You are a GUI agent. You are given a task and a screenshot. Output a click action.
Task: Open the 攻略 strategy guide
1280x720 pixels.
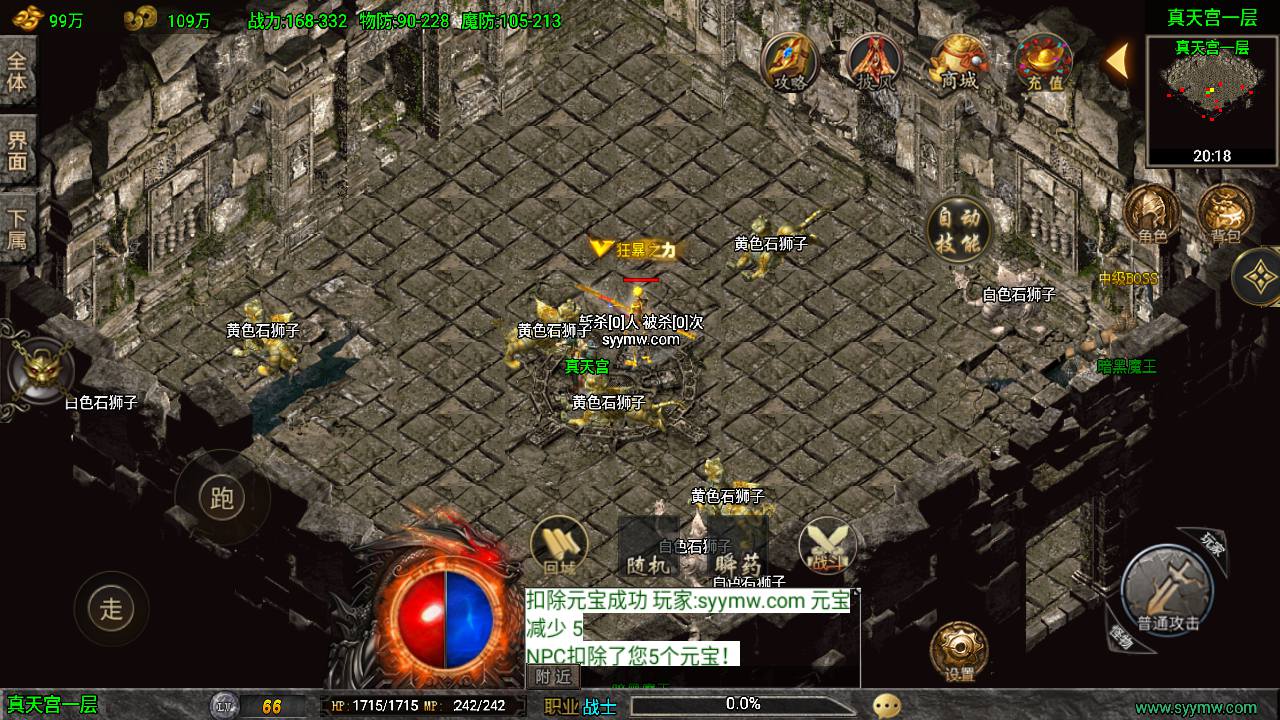pos(790,63)
